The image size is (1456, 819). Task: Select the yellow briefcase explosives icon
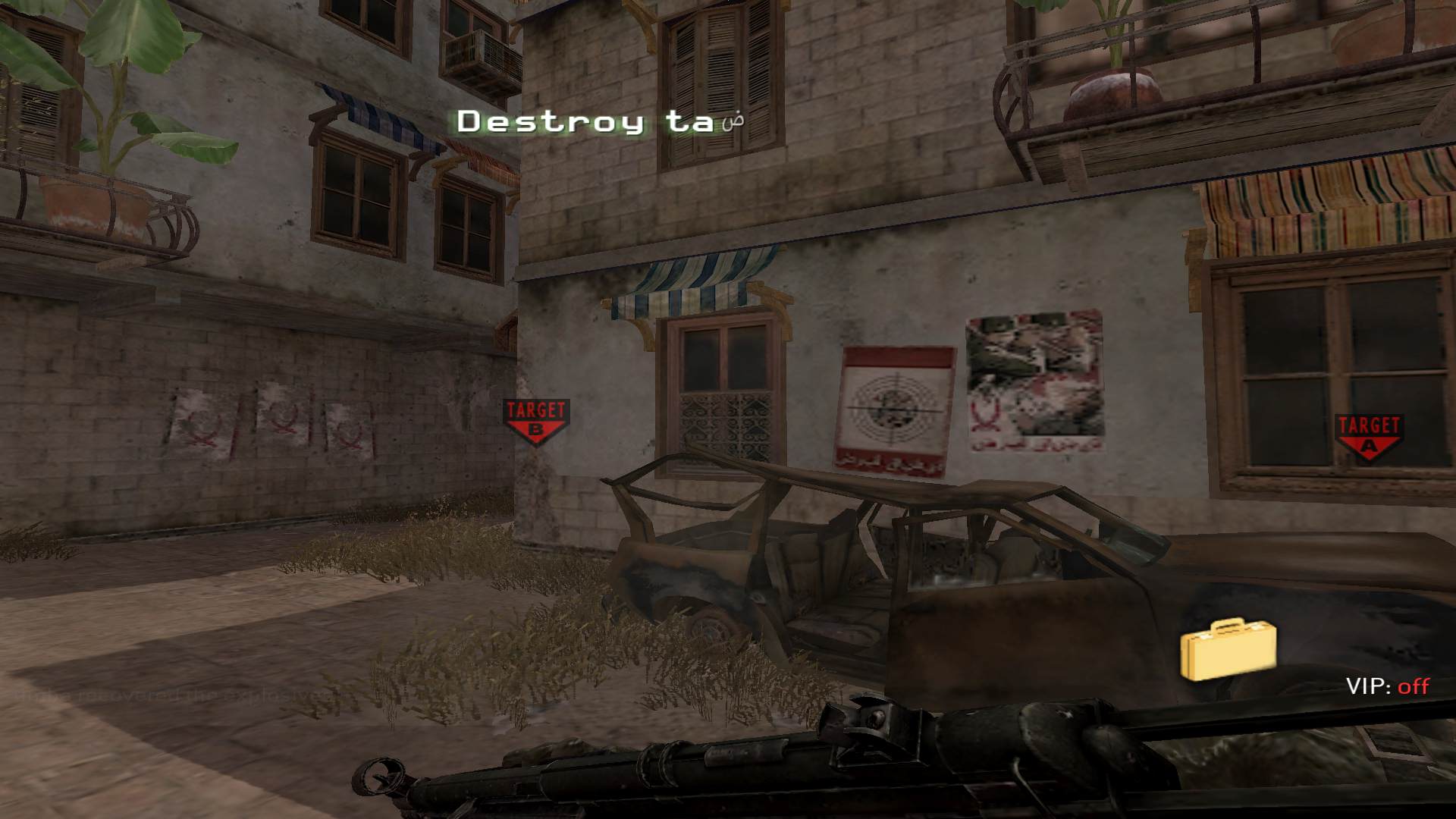[1228, 650]
